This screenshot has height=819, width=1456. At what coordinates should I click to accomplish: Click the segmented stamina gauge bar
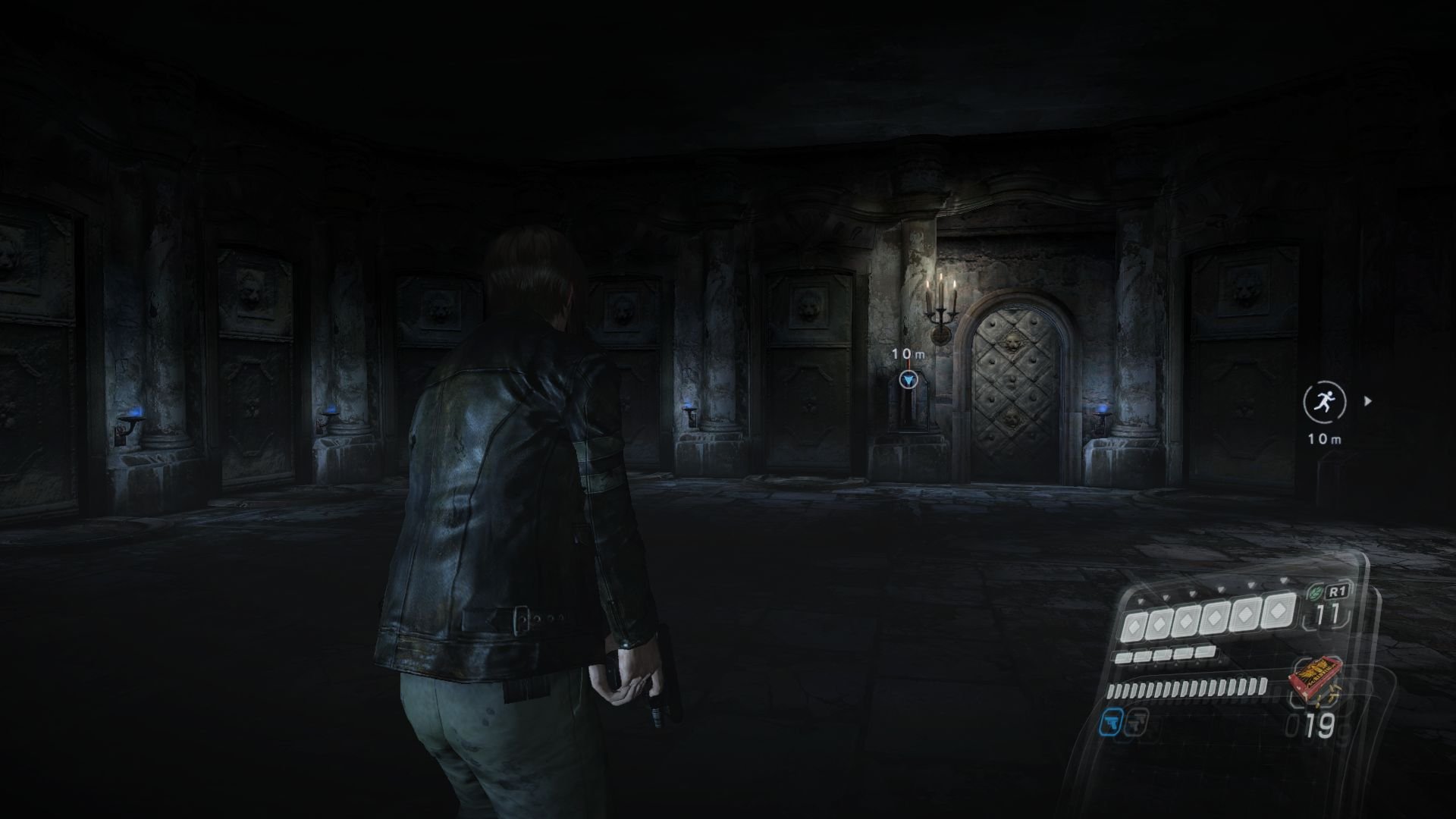tap(1185, 689)
